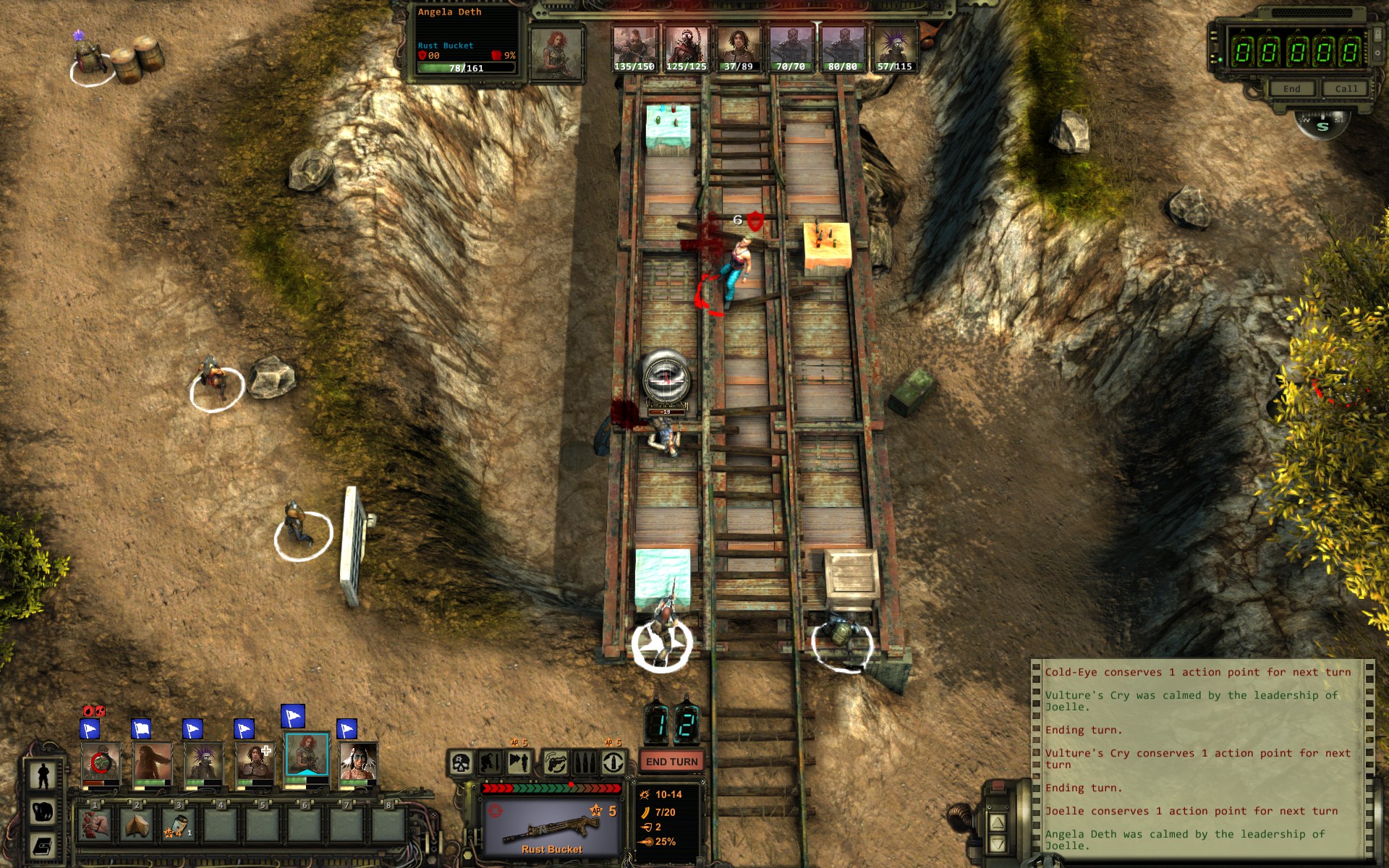This screenshot has height=868, width=1389.
Task: Select the Rust Bucket rifle weapon panel
Action: pos(551,826)
